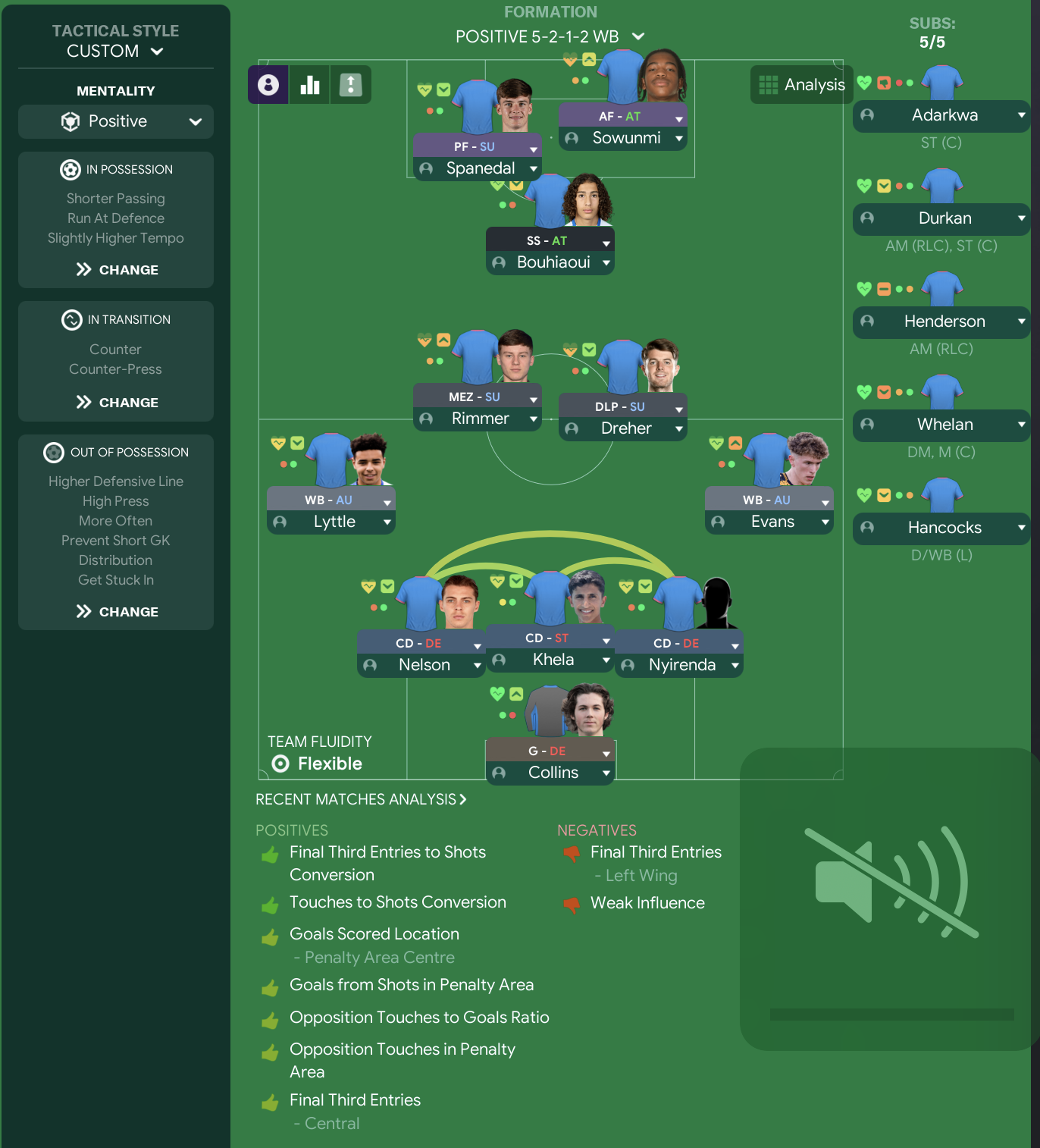Open the stats bar-chart view
Image resolution: width=1040 pixels, height=1148 pixels.
[x=309, y=84]
